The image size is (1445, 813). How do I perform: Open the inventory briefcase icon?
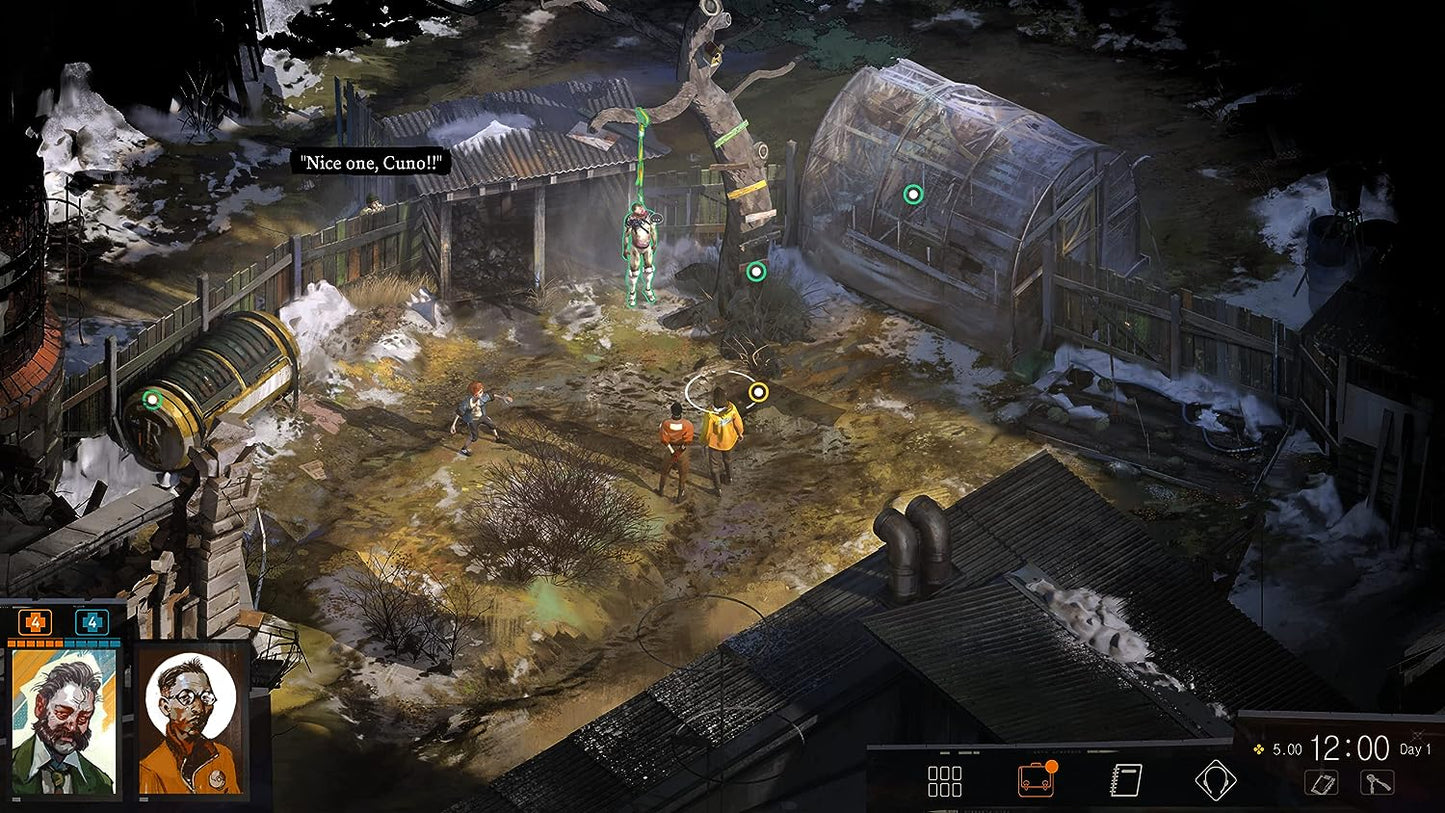click(1036, 779)
